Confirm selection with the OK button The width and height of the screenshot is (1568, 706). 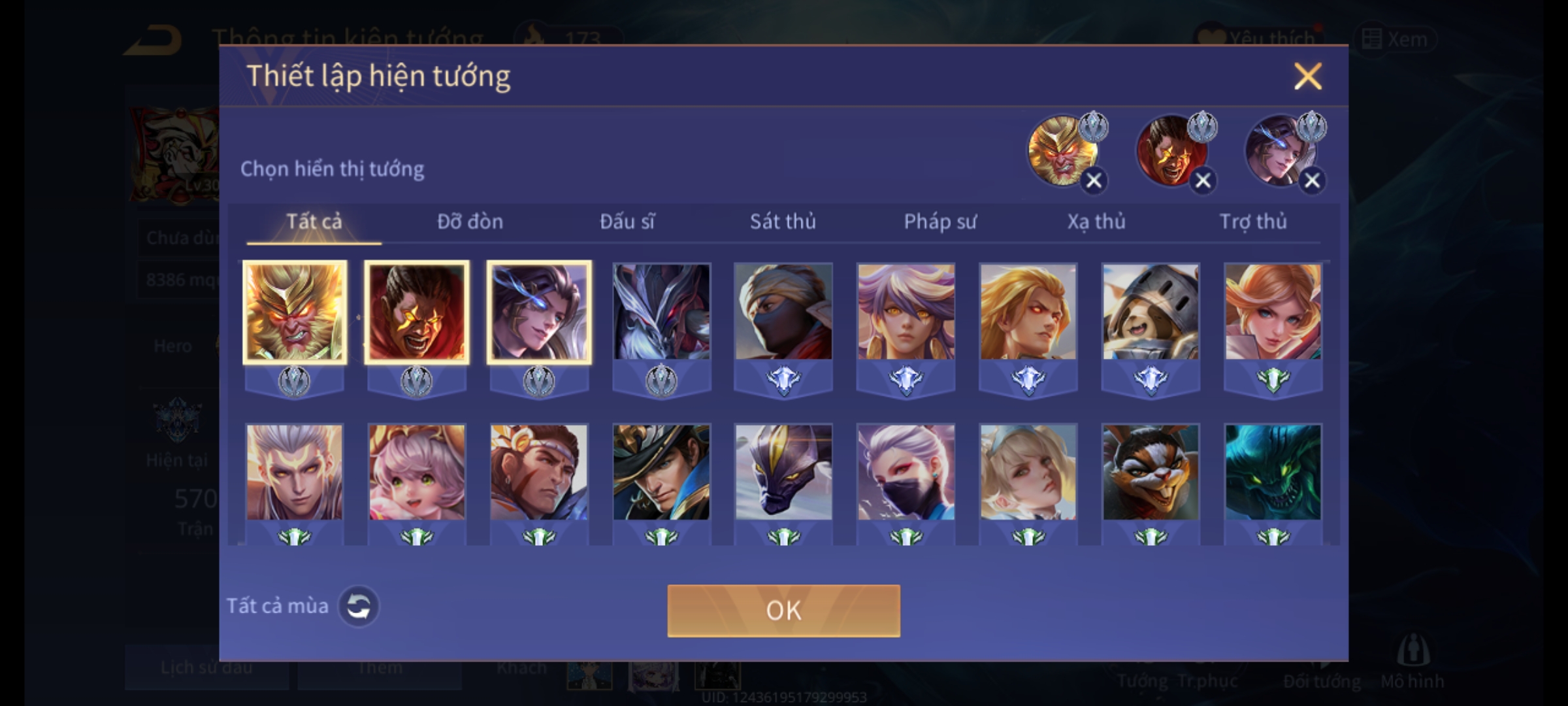(x=783, y=611)
